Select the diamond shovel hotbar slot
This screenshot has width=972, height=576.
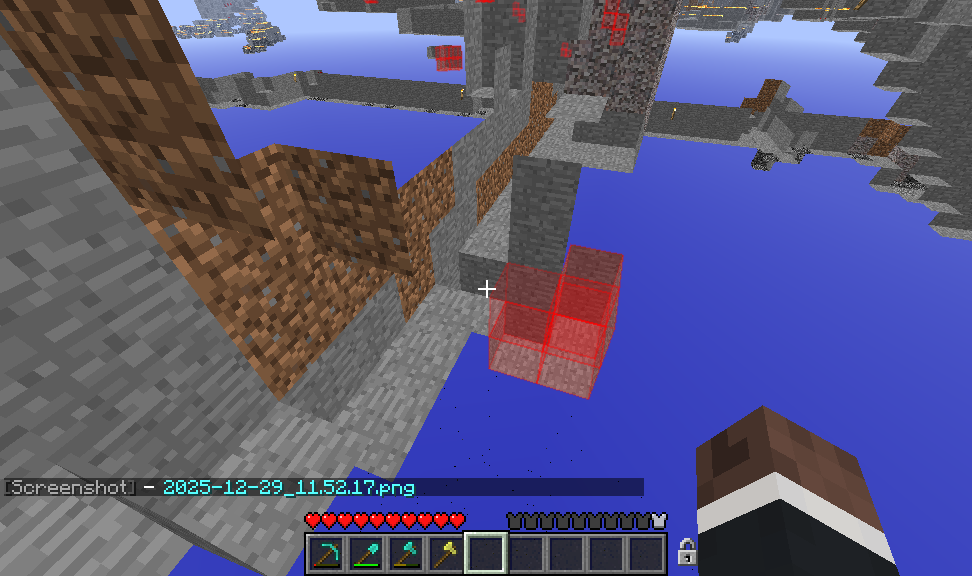(366, 554)
